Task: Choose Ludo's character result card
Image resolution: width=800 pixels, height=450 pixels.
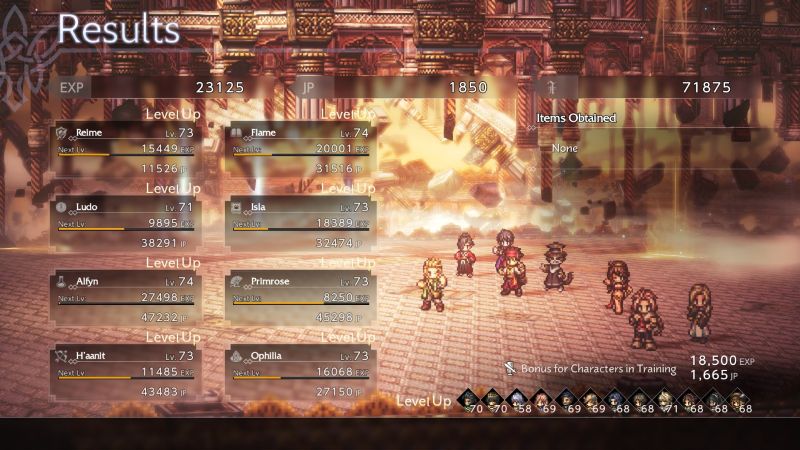Action: pyautogui.click(x=125, y=225)
